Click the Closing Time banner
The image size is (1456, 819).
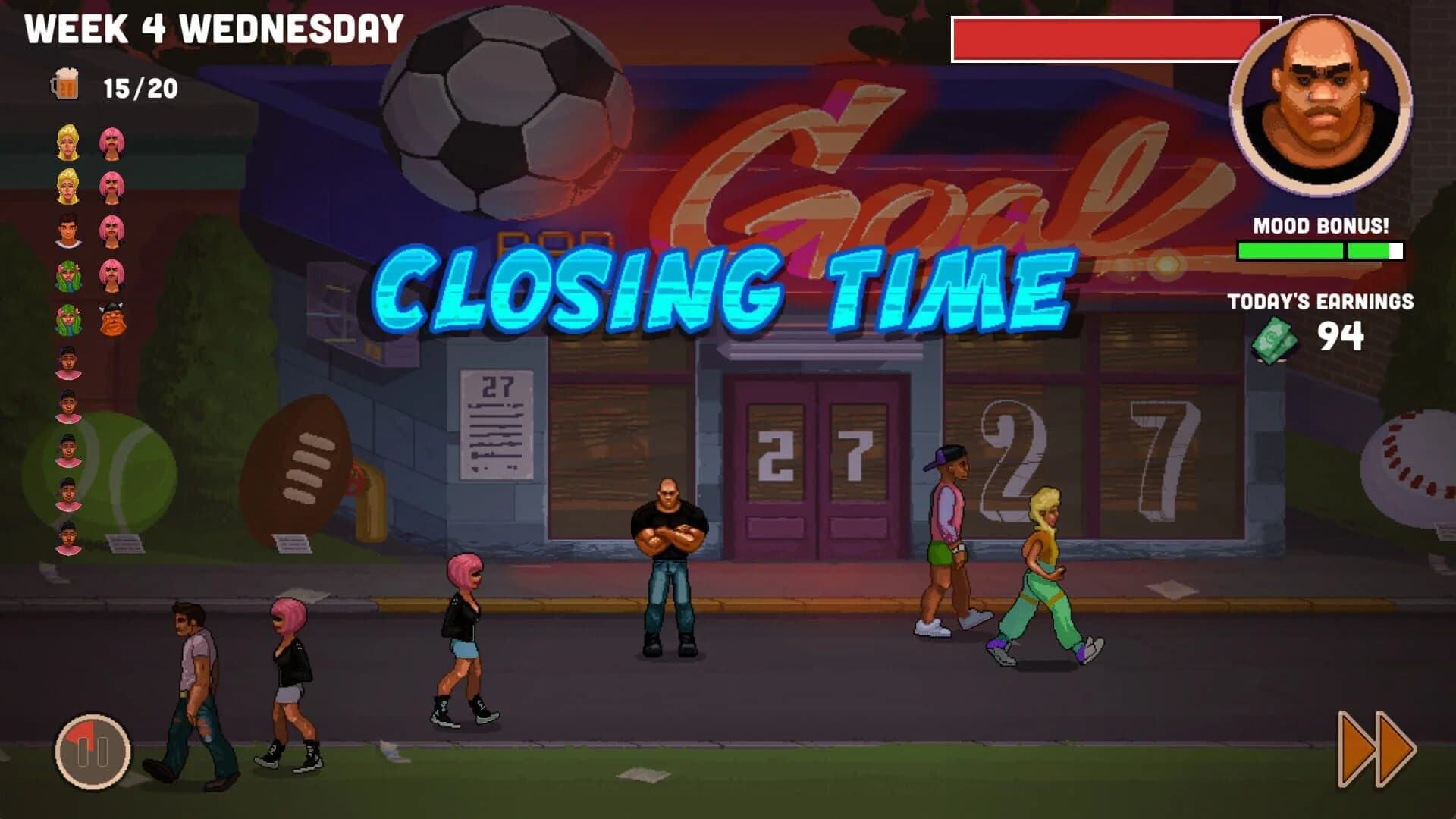click(x=720, y=292)
